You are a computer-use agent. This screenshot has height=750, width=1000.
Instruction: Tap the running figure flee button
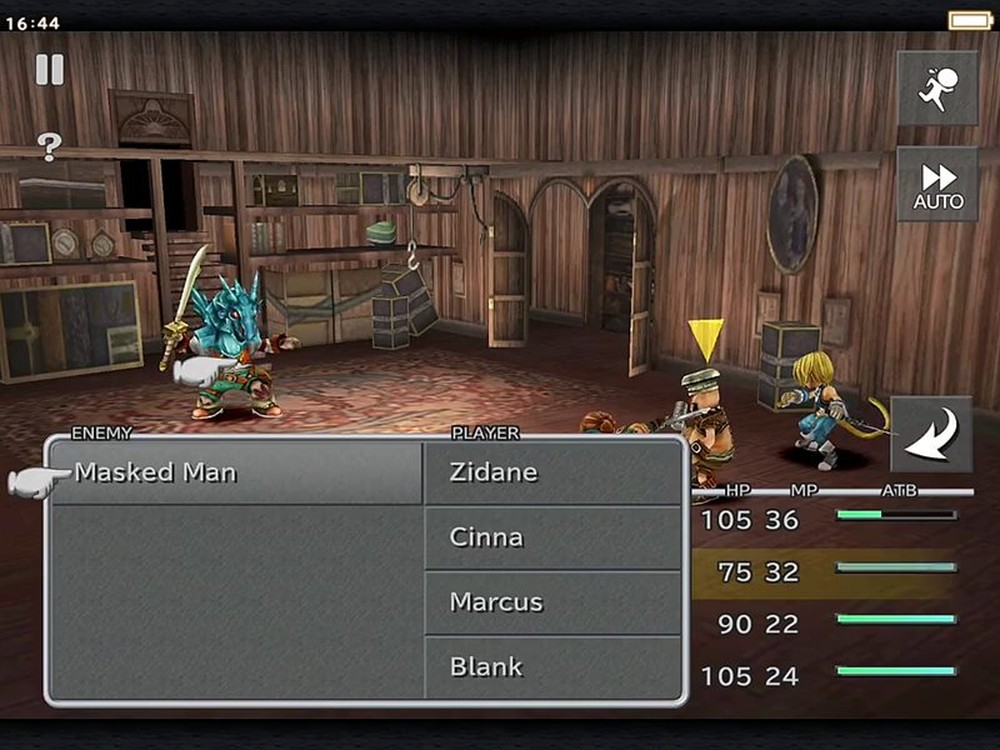coord(937,88)
